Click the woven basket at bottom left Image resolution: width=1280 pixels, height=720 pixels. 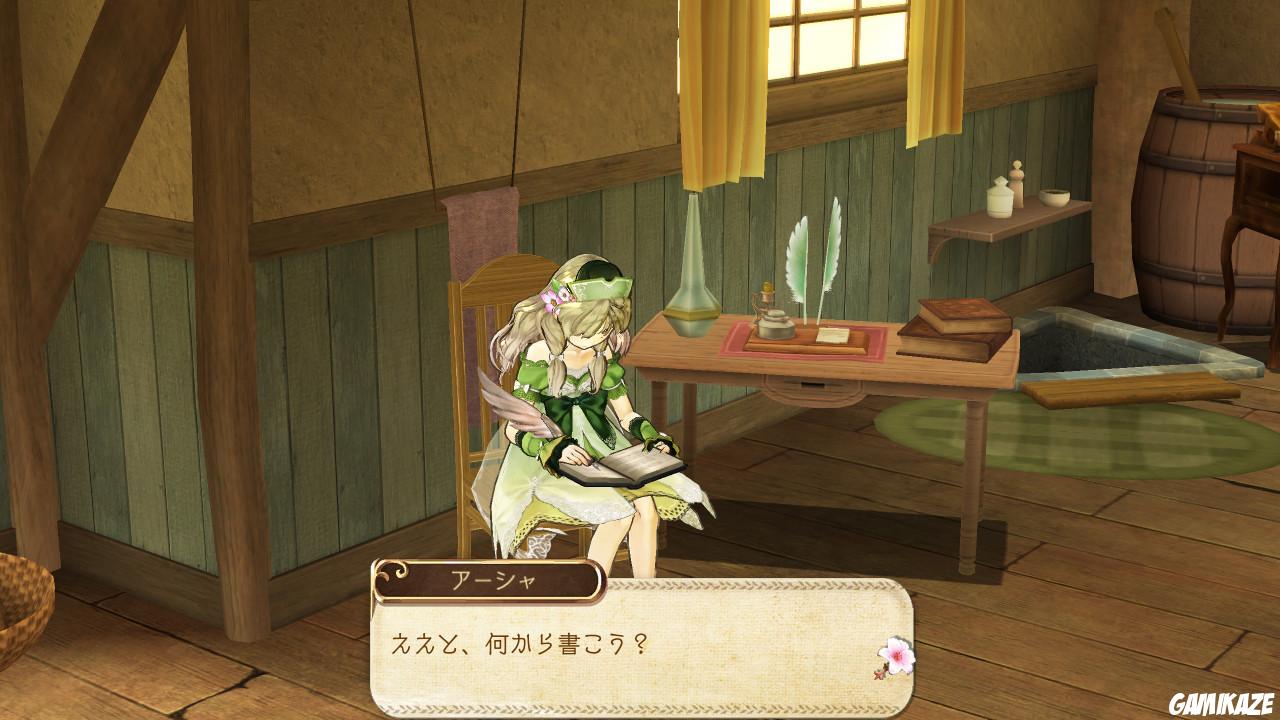point(24,600)
